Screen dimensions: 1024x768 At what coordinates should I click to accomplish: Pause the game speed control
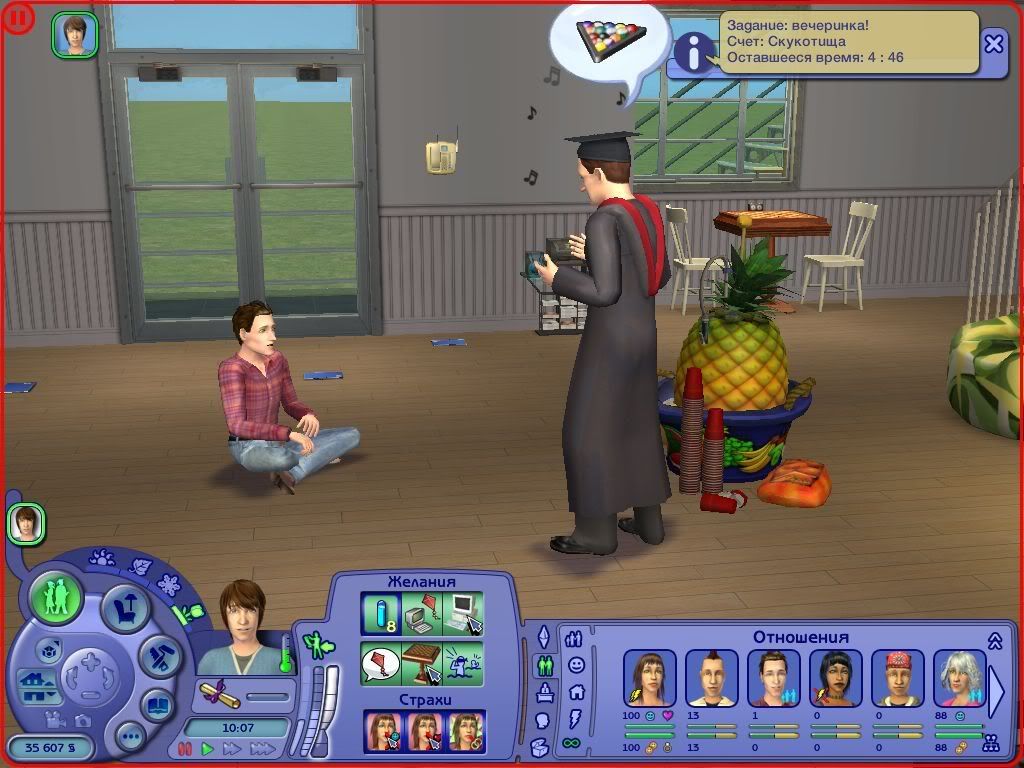click(184, 748)
